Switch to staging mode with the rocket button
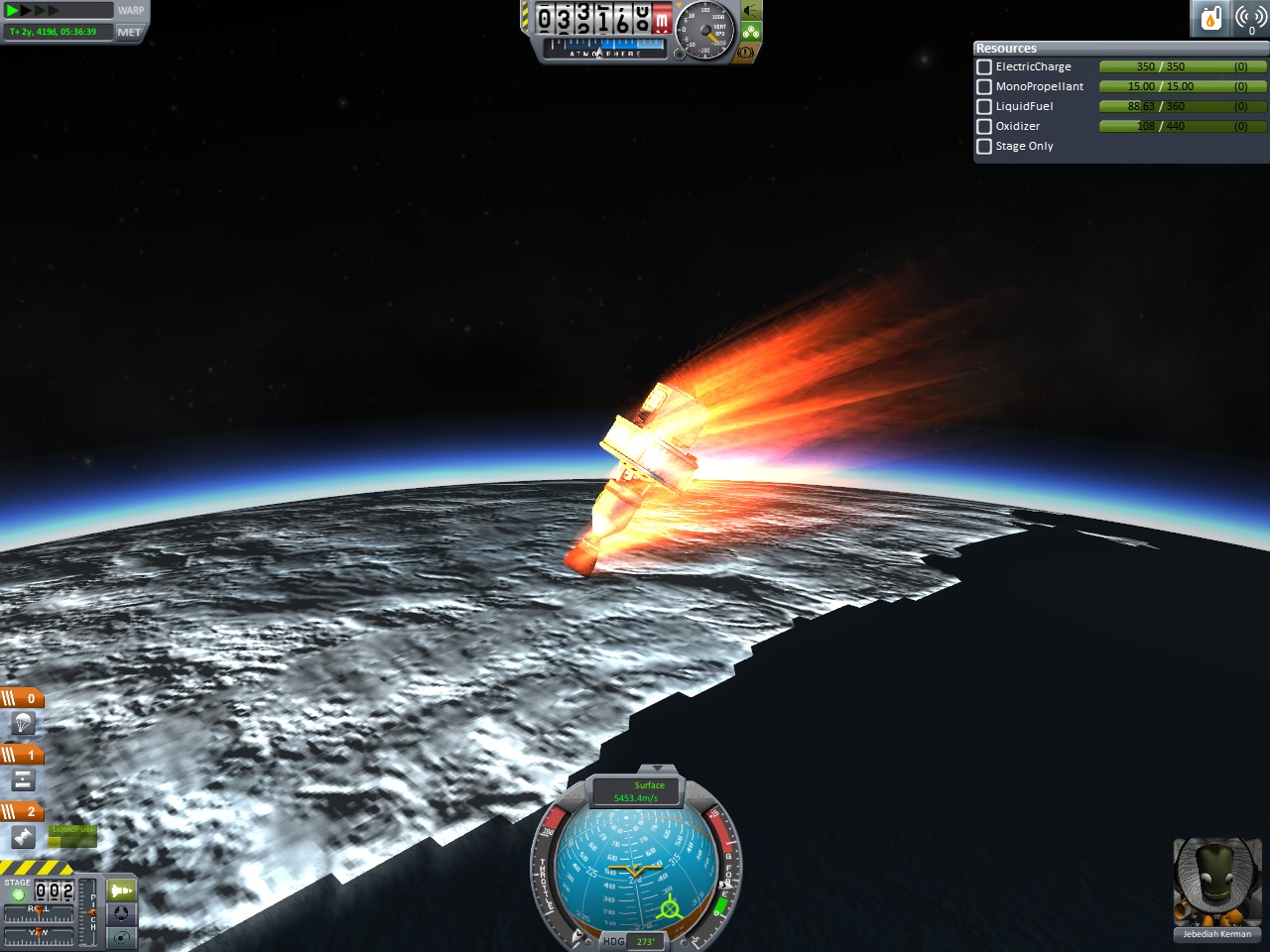Image resolution: width=1270 pixels, height=952 pixels. click(x=121, y=891)
